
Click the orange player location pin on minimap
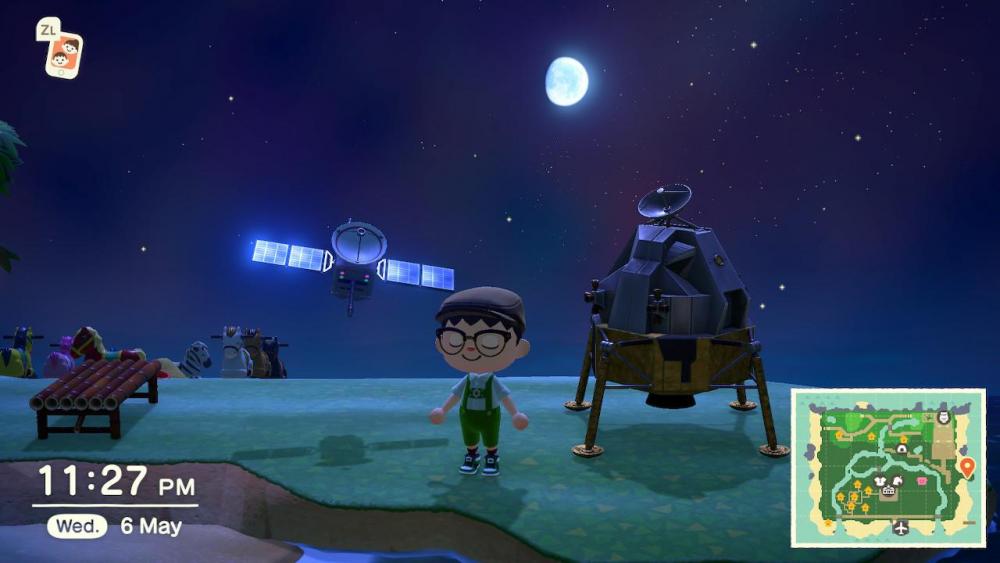(x=966, y=466)
